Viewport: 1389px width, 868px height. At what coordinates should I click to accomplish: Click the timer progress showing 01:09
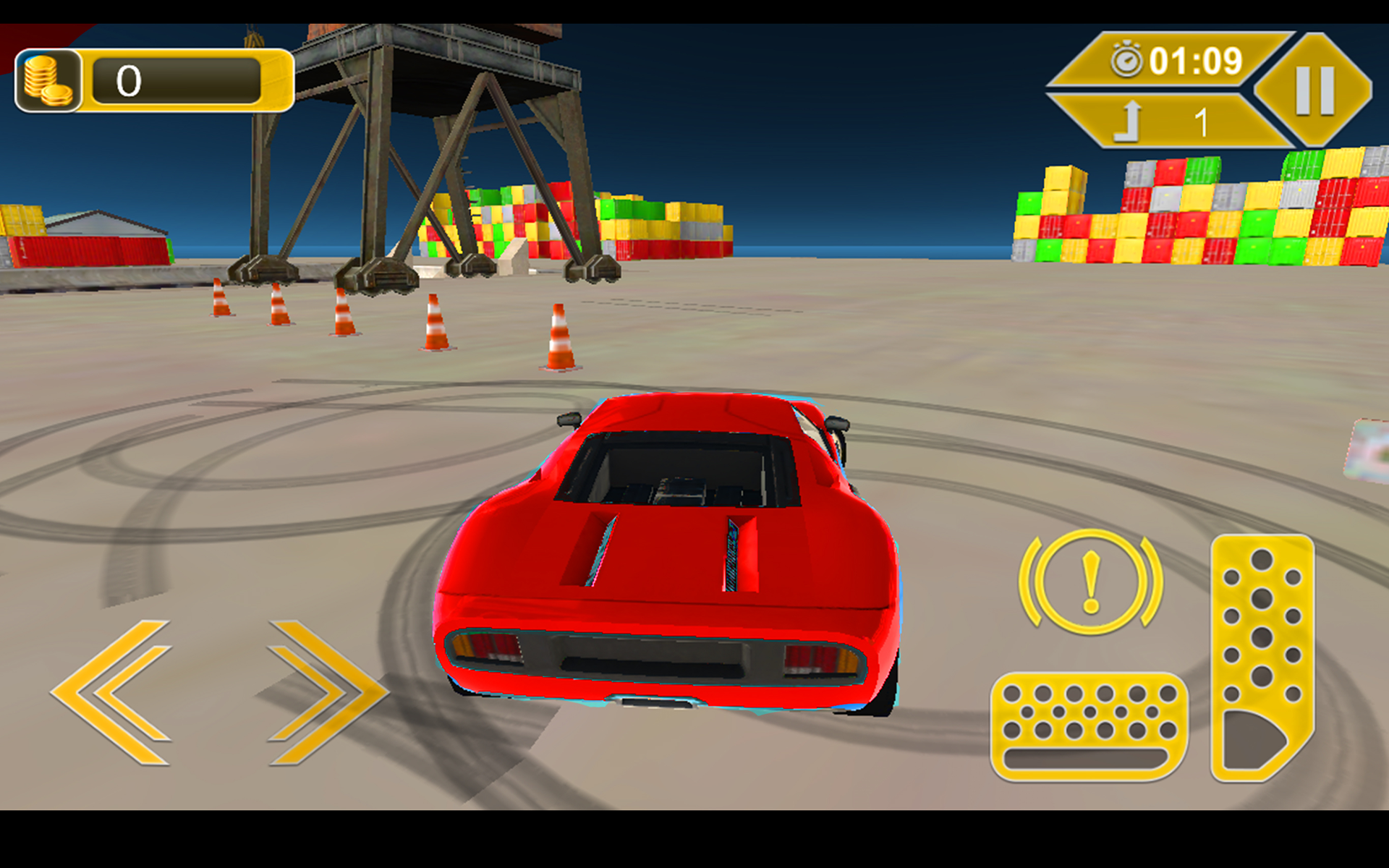1197,61
